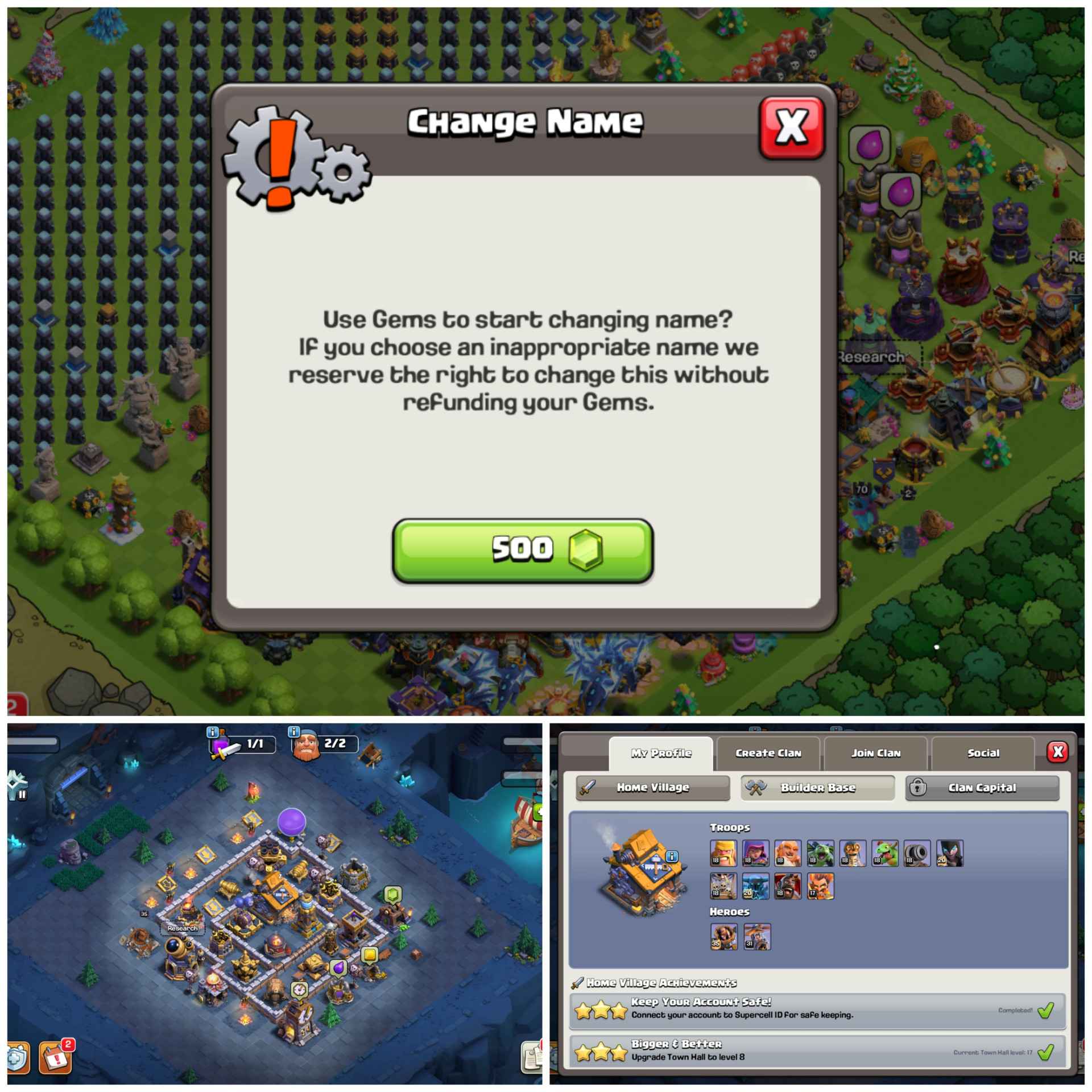Select the Home Village profile view
Image resolution: width=1092 pixels, height=1092 pixels.
pyautogui.click(x=652, y=788)
